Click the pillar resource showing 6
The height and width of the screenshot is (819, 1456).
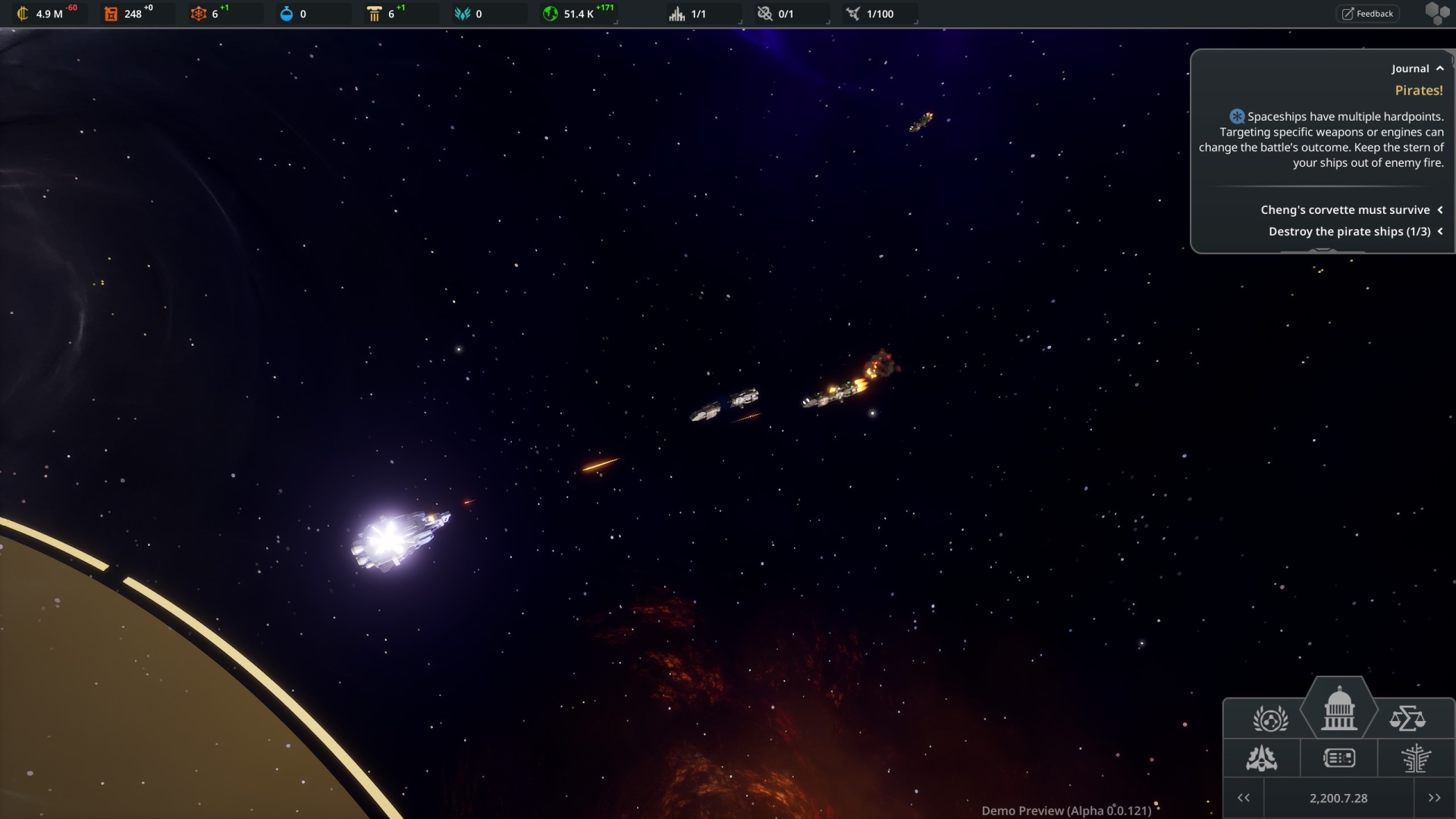[x=383, y=14]
